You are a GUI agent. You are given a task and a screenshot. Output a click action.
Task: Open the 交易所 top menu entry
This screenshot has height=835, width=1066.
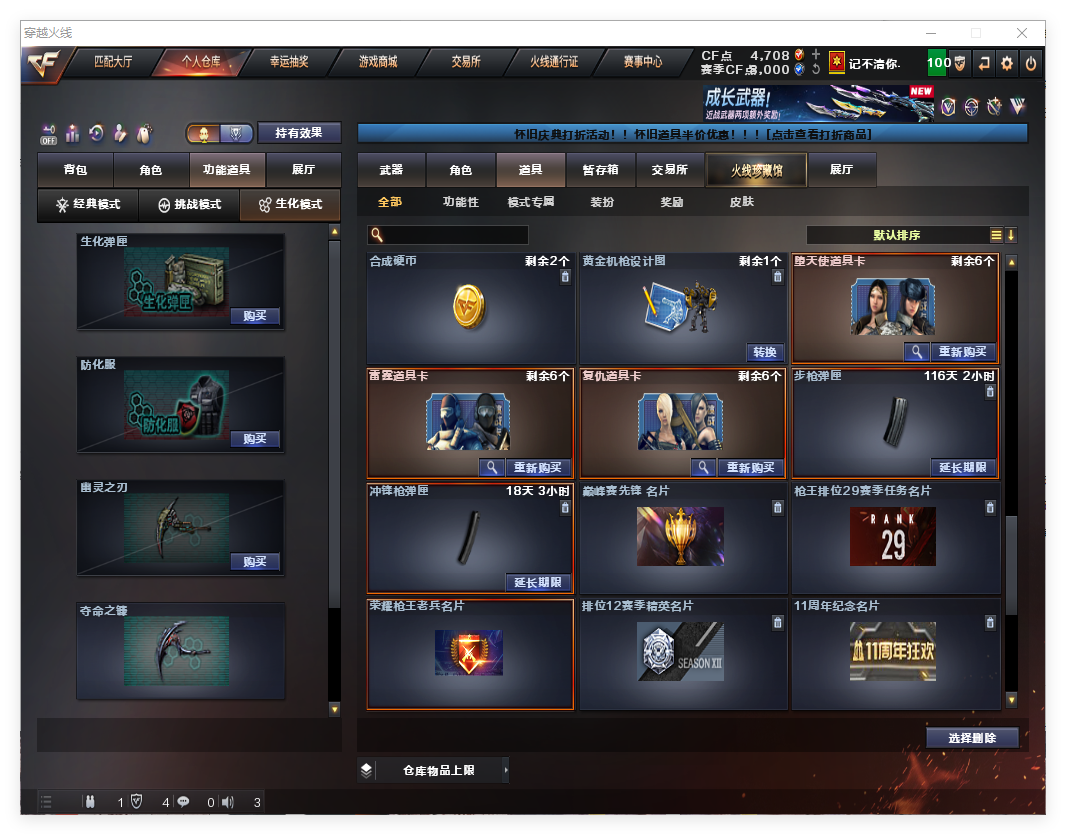466,62
